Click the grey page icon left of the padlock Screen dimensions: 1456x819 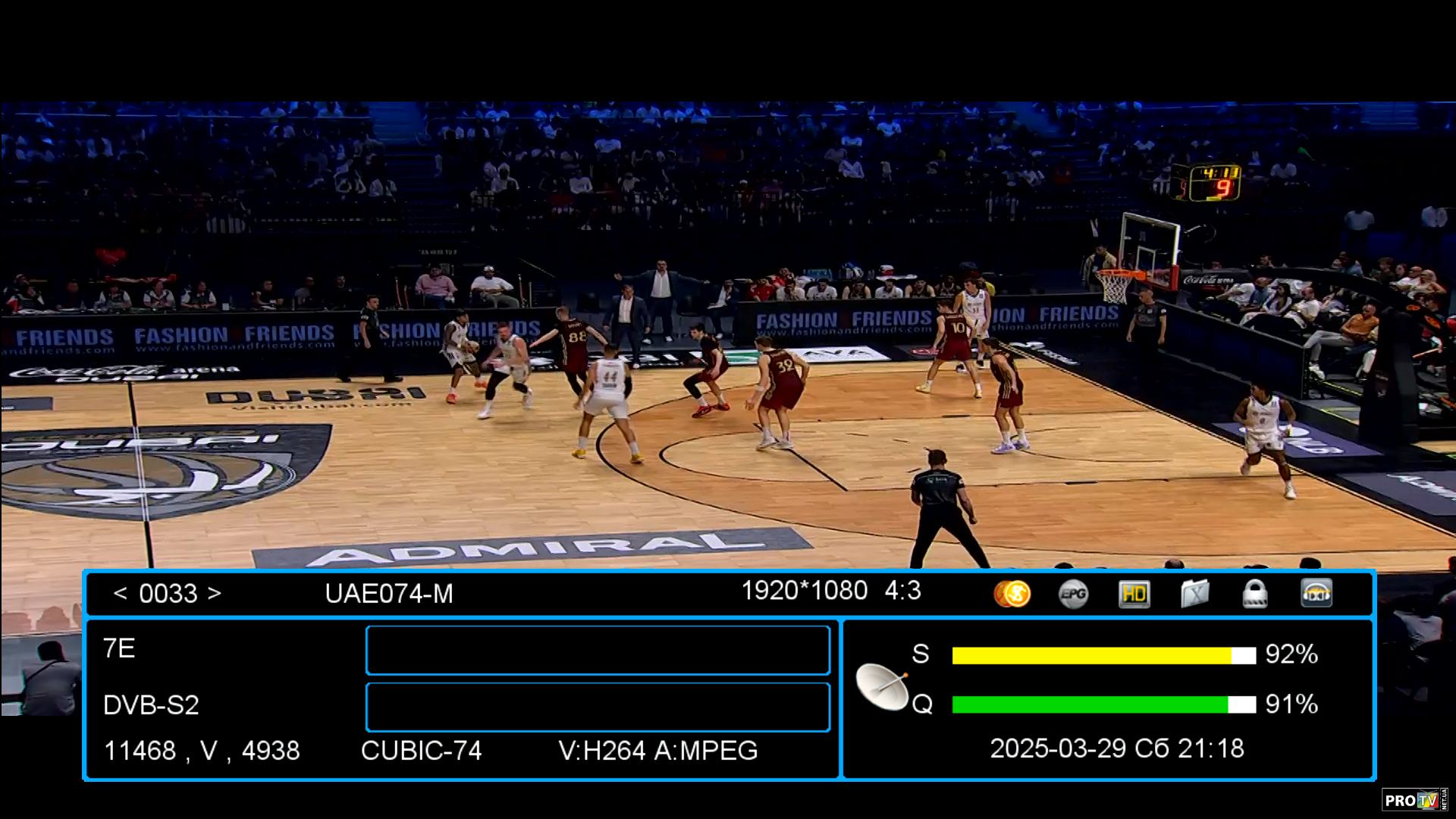pyautogui.click(x=1194, y=594)
